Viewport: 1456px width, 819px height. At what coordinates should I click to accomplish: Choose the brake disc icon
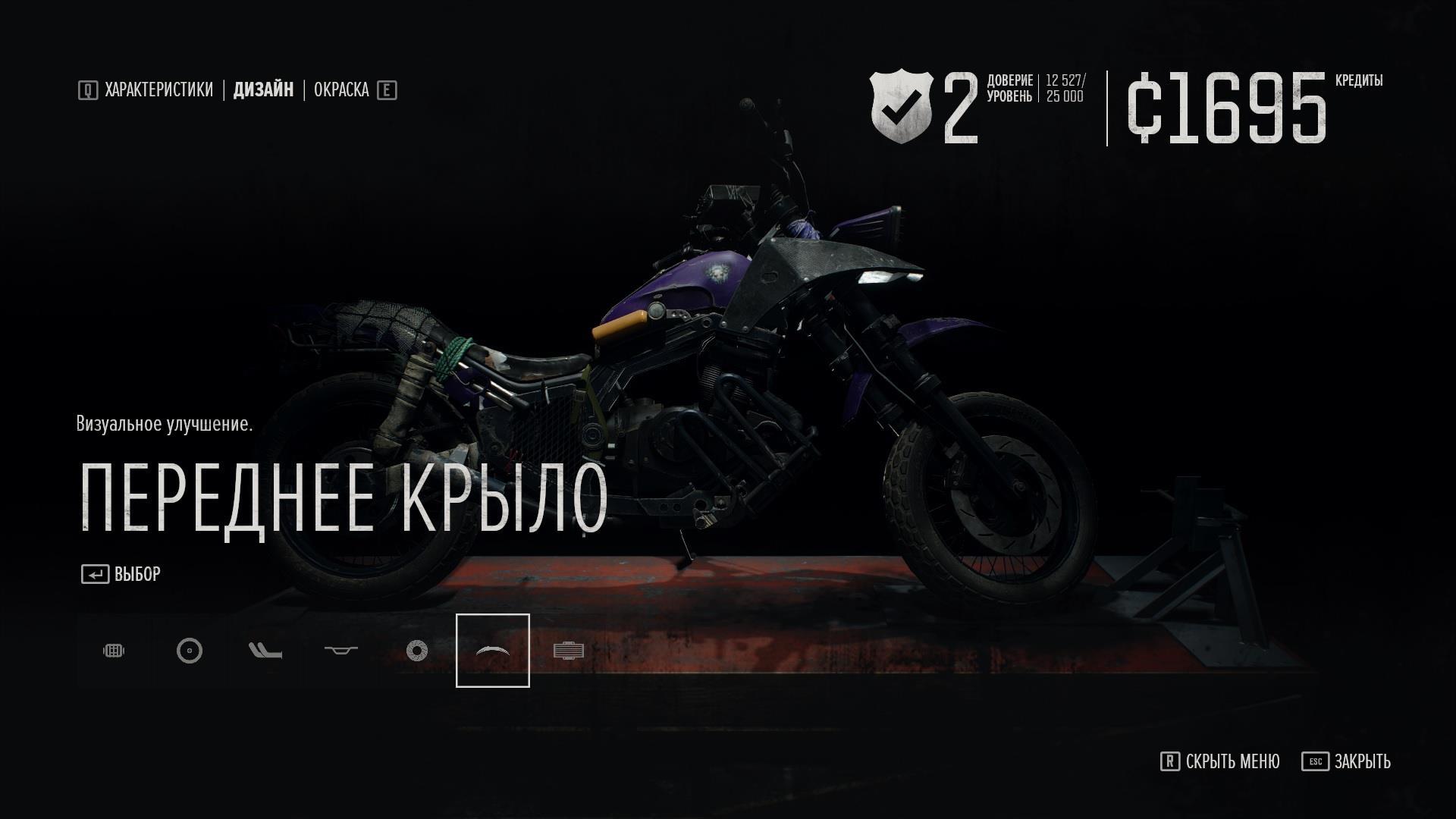pos(417,651)
